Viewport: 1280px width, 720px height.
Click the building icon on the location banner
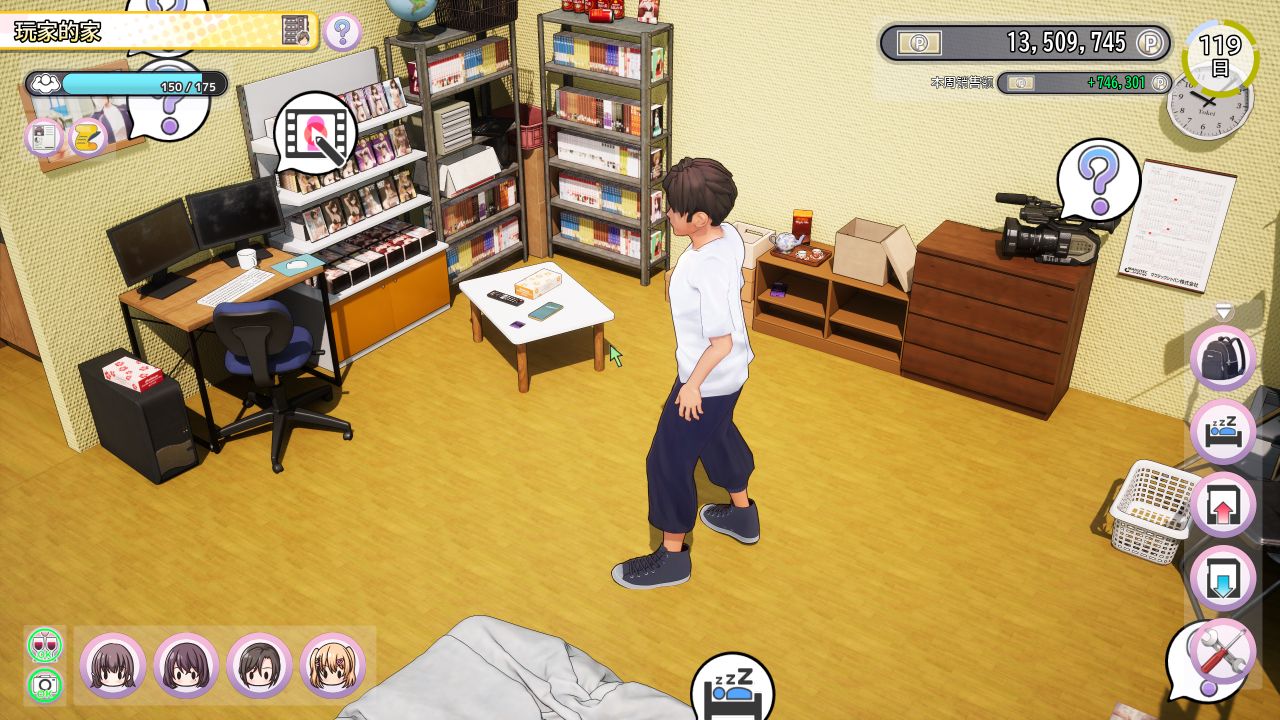296,31
